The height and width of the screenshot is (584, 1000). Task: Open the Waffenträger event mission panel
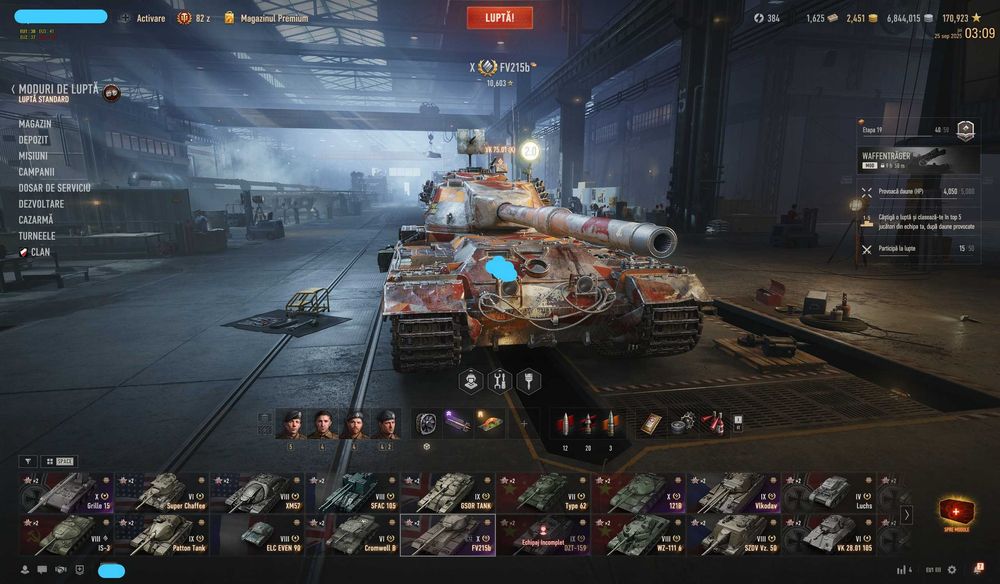tap(916, 161)
